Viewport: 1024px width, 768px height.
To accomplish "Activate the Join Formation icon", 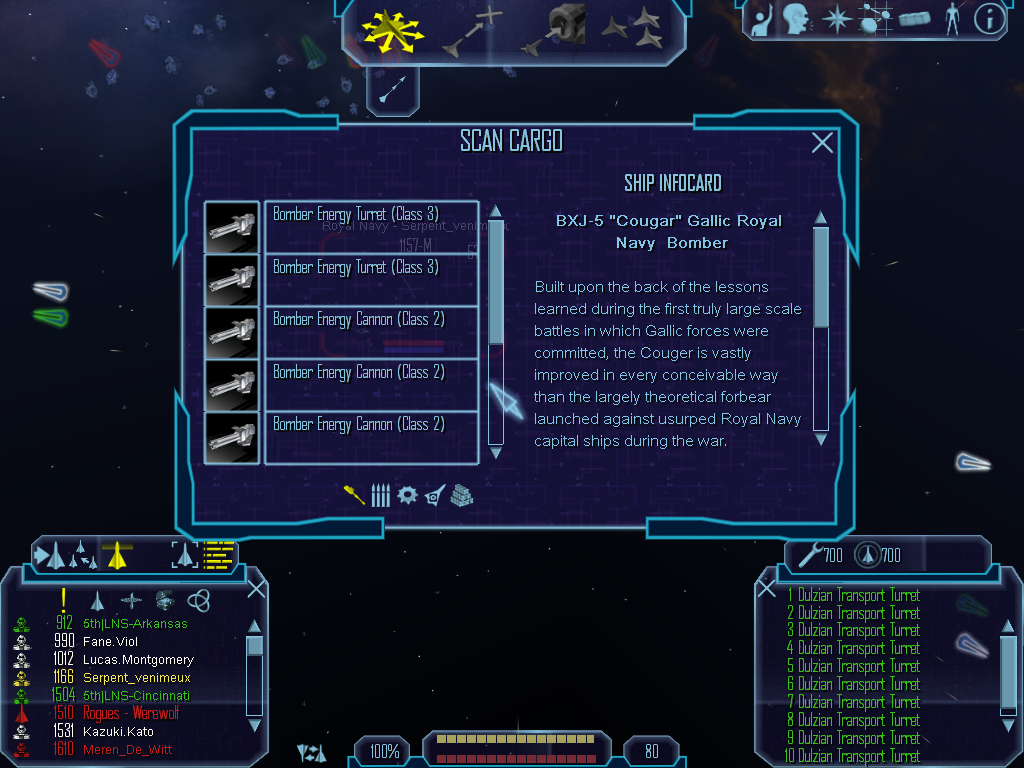I will coord(632,30).
